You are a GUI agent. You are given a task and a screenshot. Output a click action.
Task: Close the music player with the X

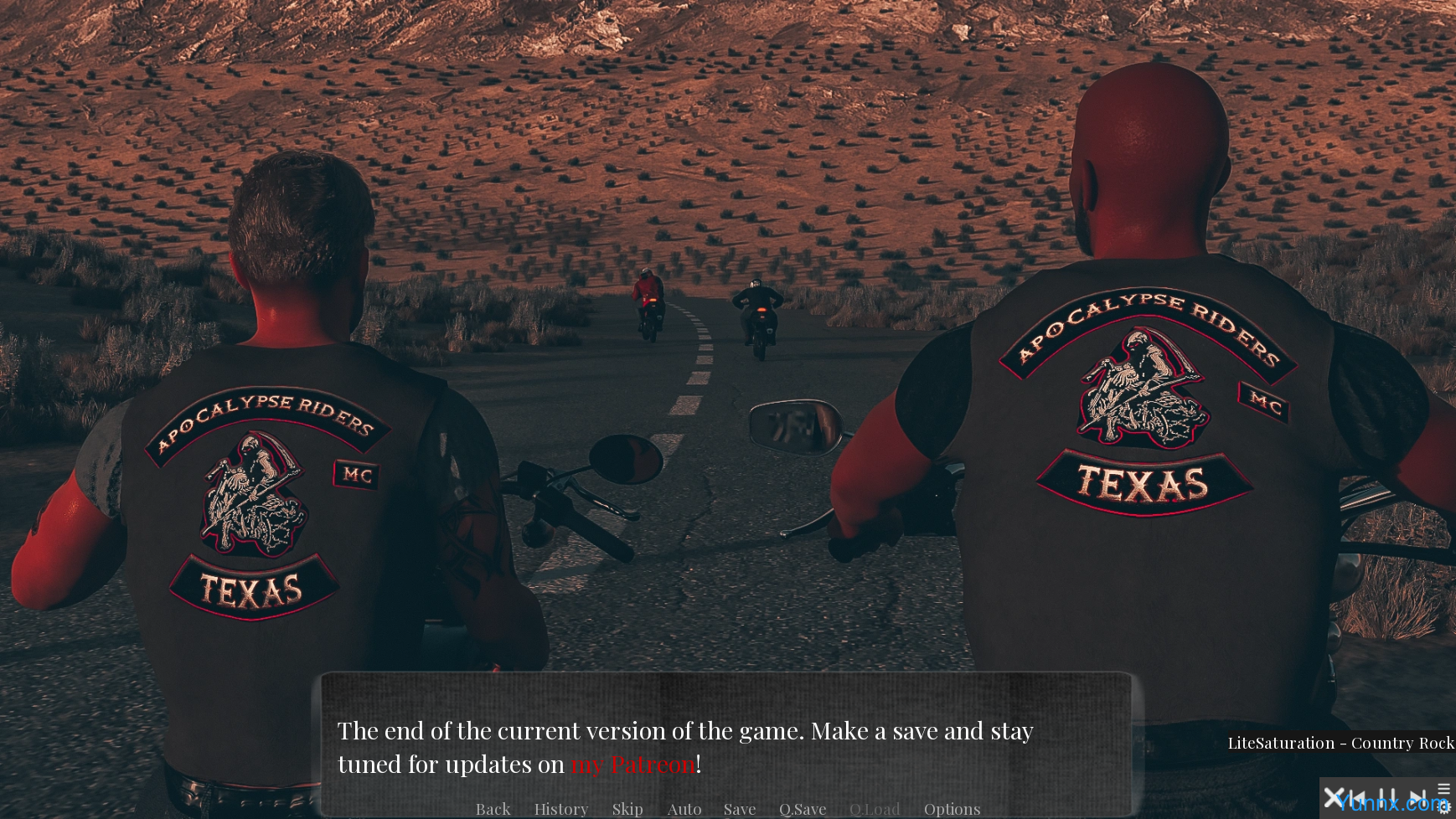click(1333, 798)
